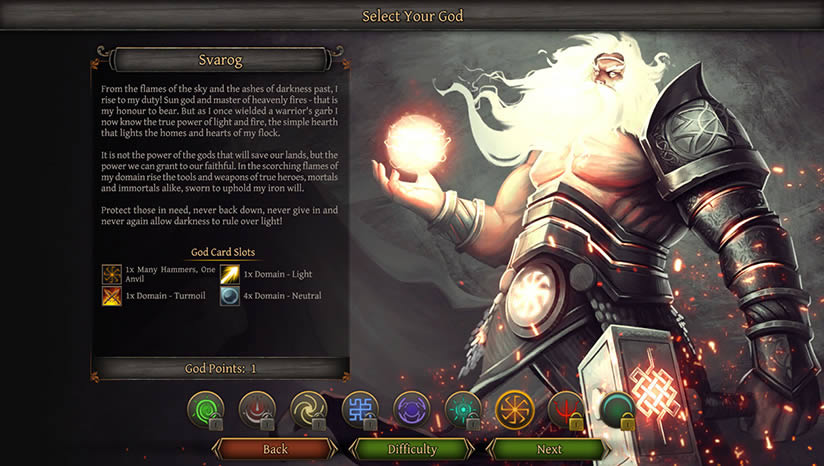The height and width of the screenshot is (466, 824).
Task: Choose the red trident god emblem
Action: pos(566,409)
